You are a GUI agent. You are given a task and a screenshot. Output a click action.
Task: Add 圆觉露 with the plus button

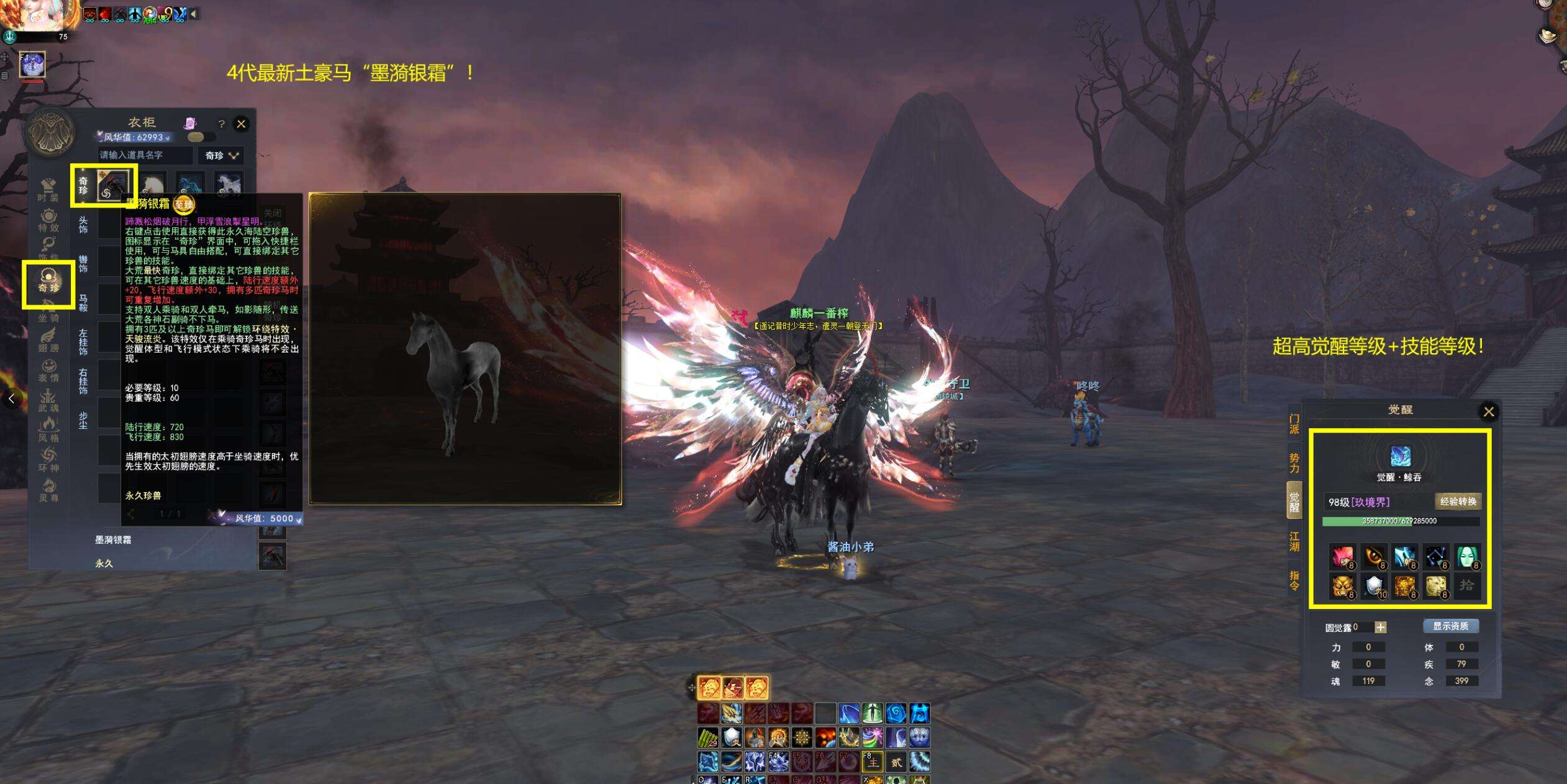pos(1380,628)
